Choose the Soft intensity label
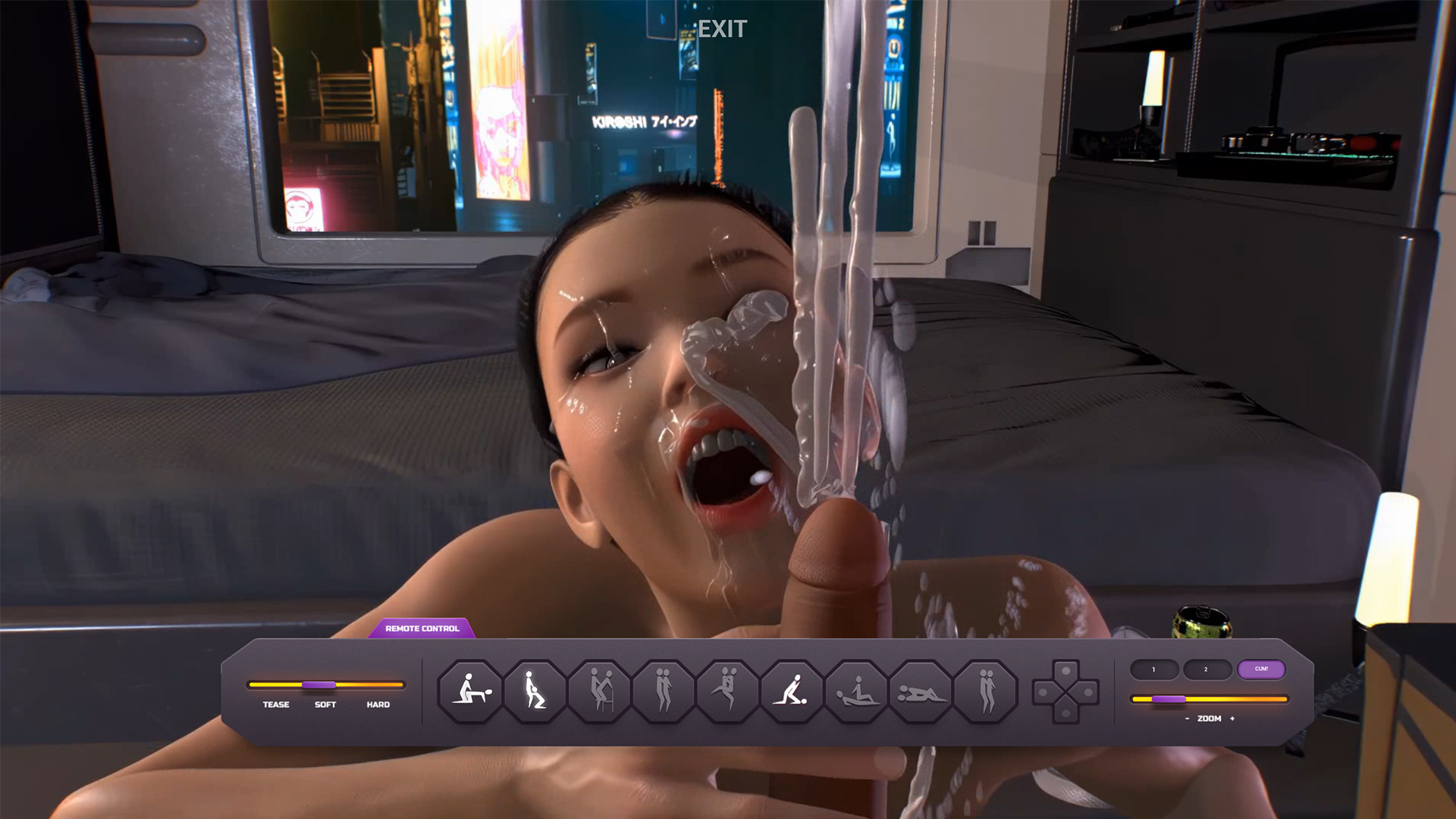This screenshot has height=819, width=1456. [325, 704]
